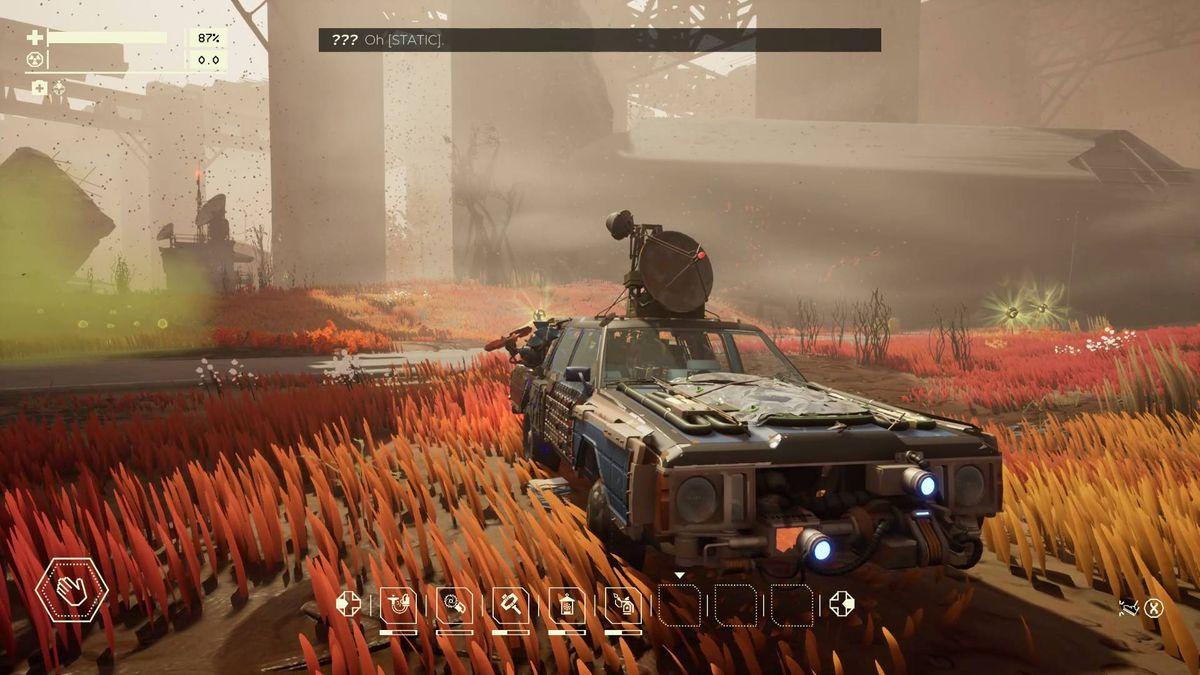Pick the lantern-shaped item in the hotbar
Viewport: 1200px width, 675px height.
pyautogui.click(x=567, y=605)
